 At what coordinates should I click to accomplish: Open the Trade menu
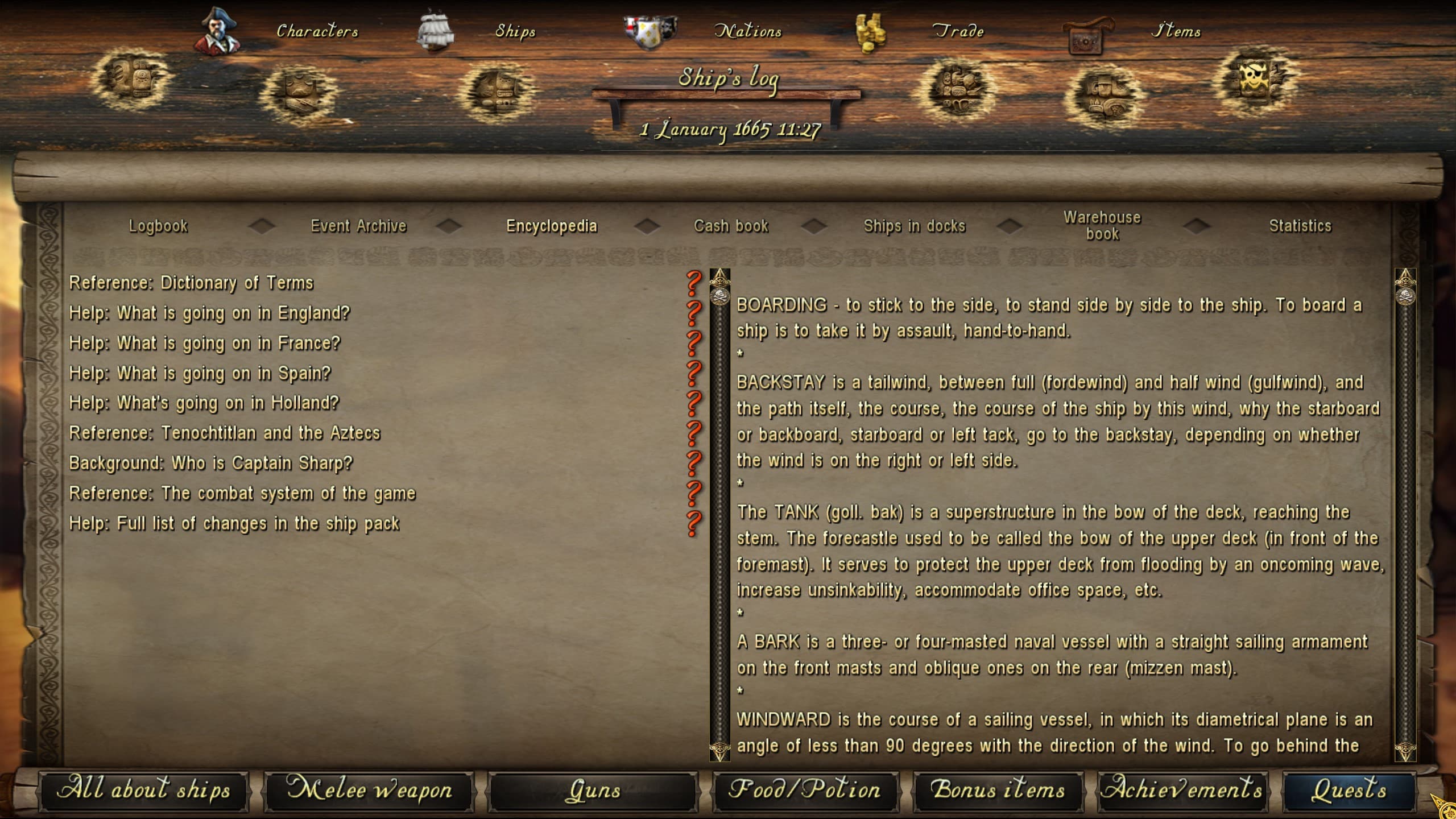tap(958, 31)
